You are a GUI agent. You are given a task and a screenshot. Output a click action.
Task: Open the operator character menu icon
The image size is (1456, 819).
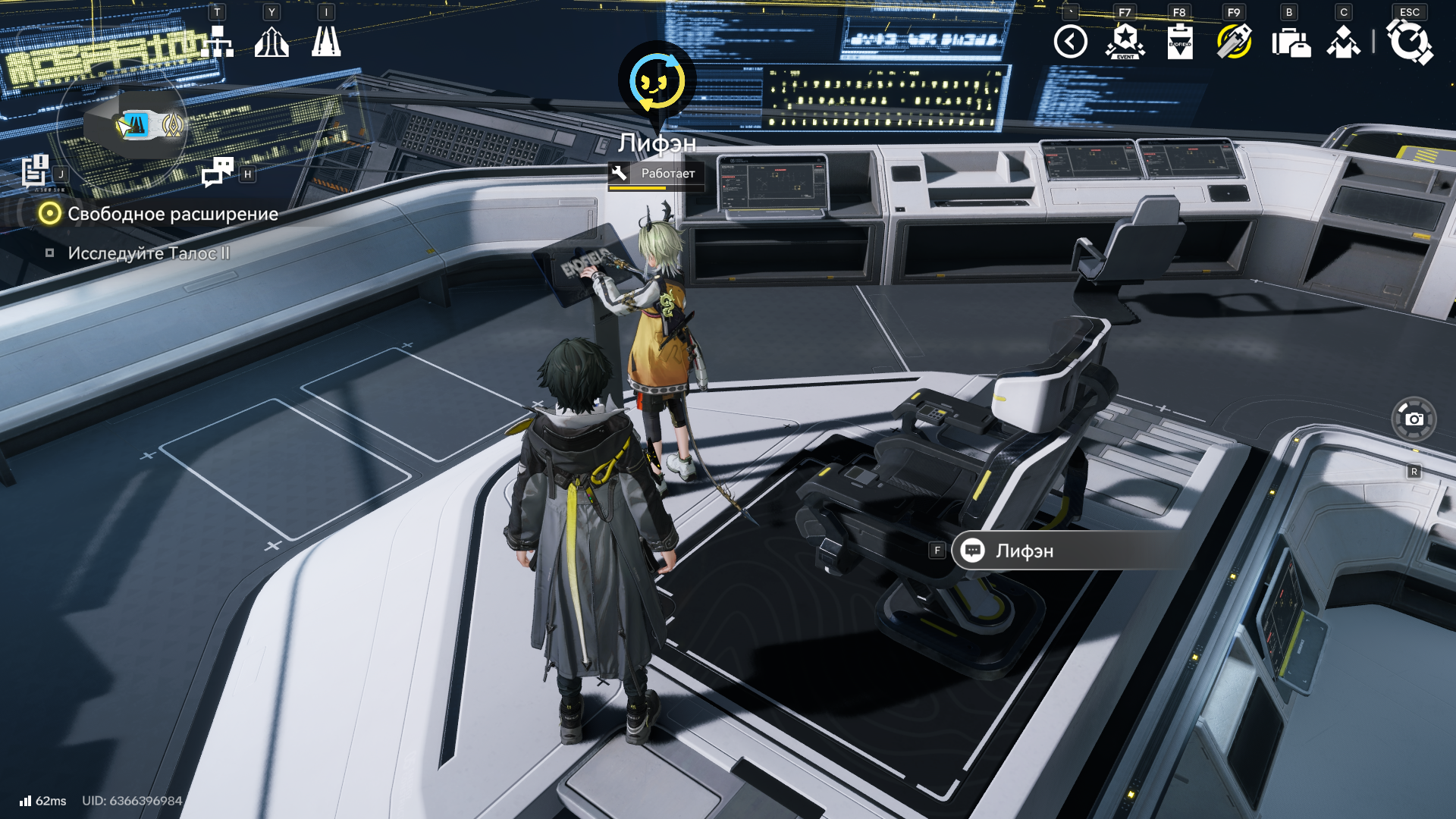[x=1343, y=42]
